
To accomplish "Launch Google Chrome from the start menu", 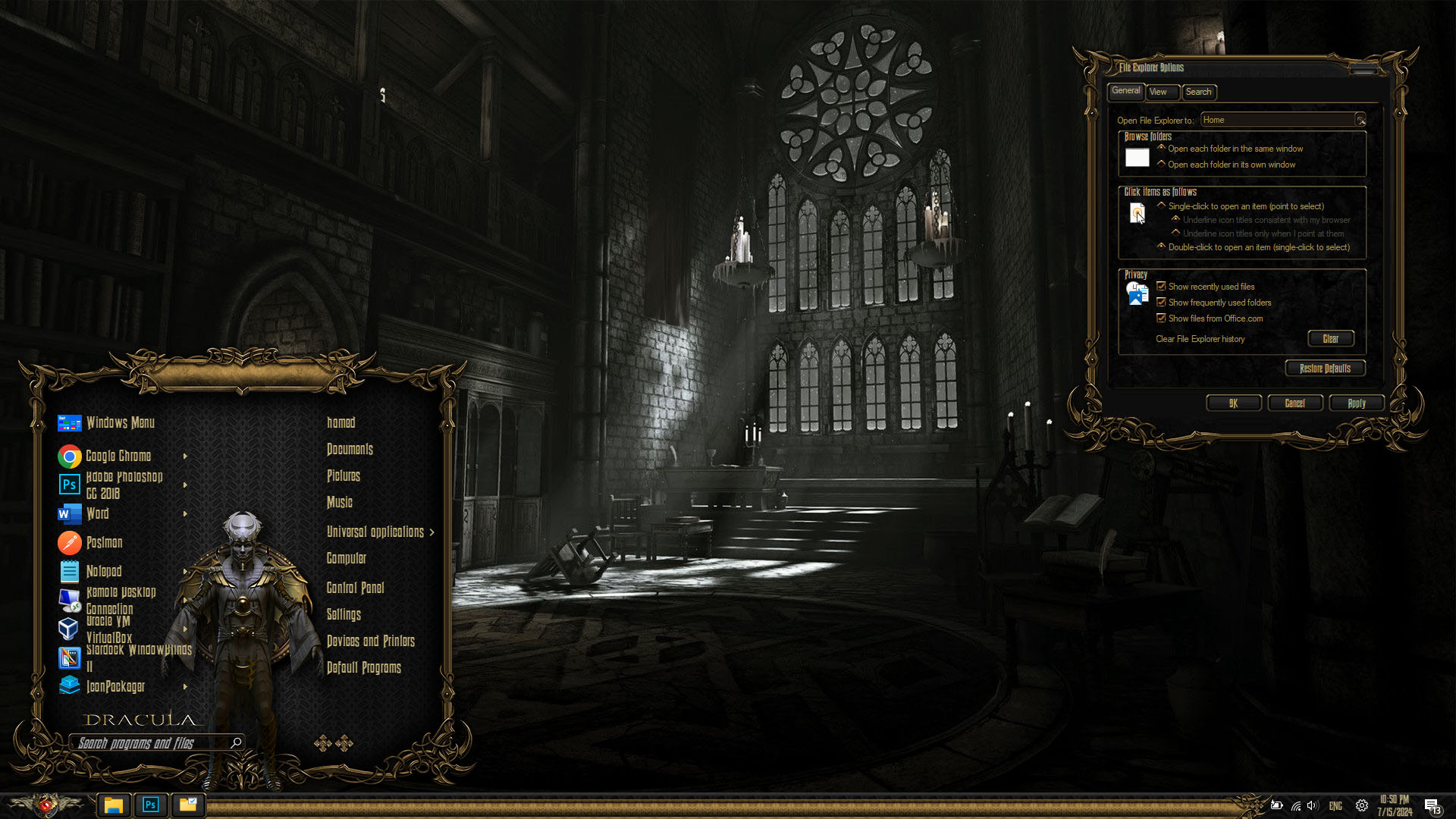I will pyautogui.click(x=118, y=456).
